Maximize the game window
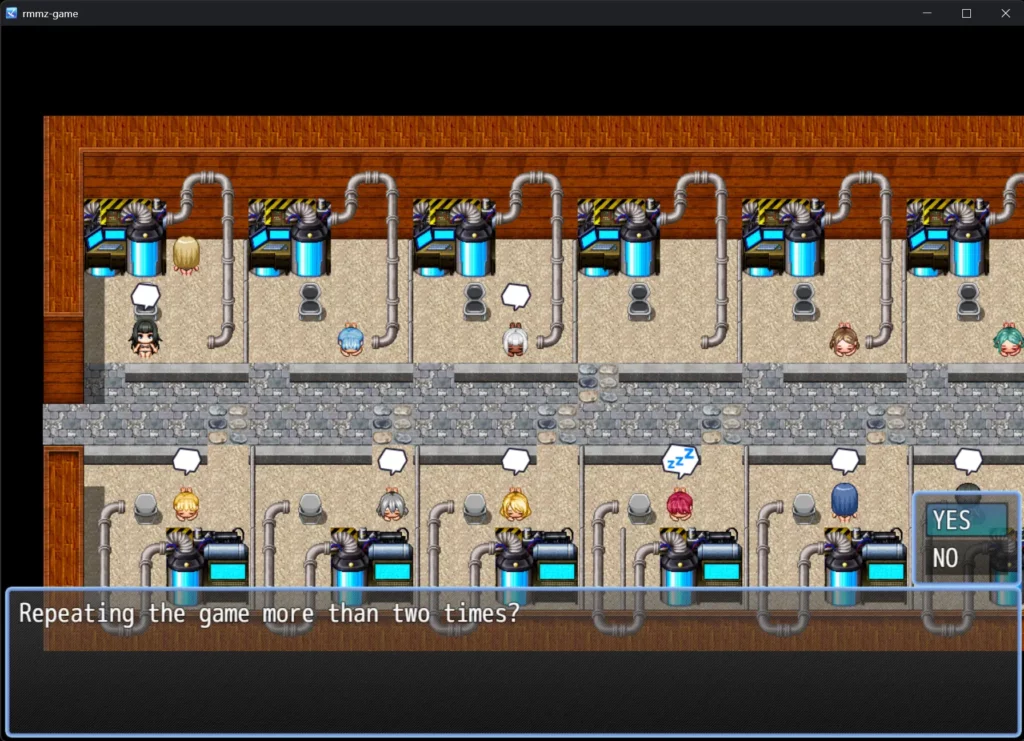The width and height of the screenshot is (1024, 741). [x=966, y=13]
